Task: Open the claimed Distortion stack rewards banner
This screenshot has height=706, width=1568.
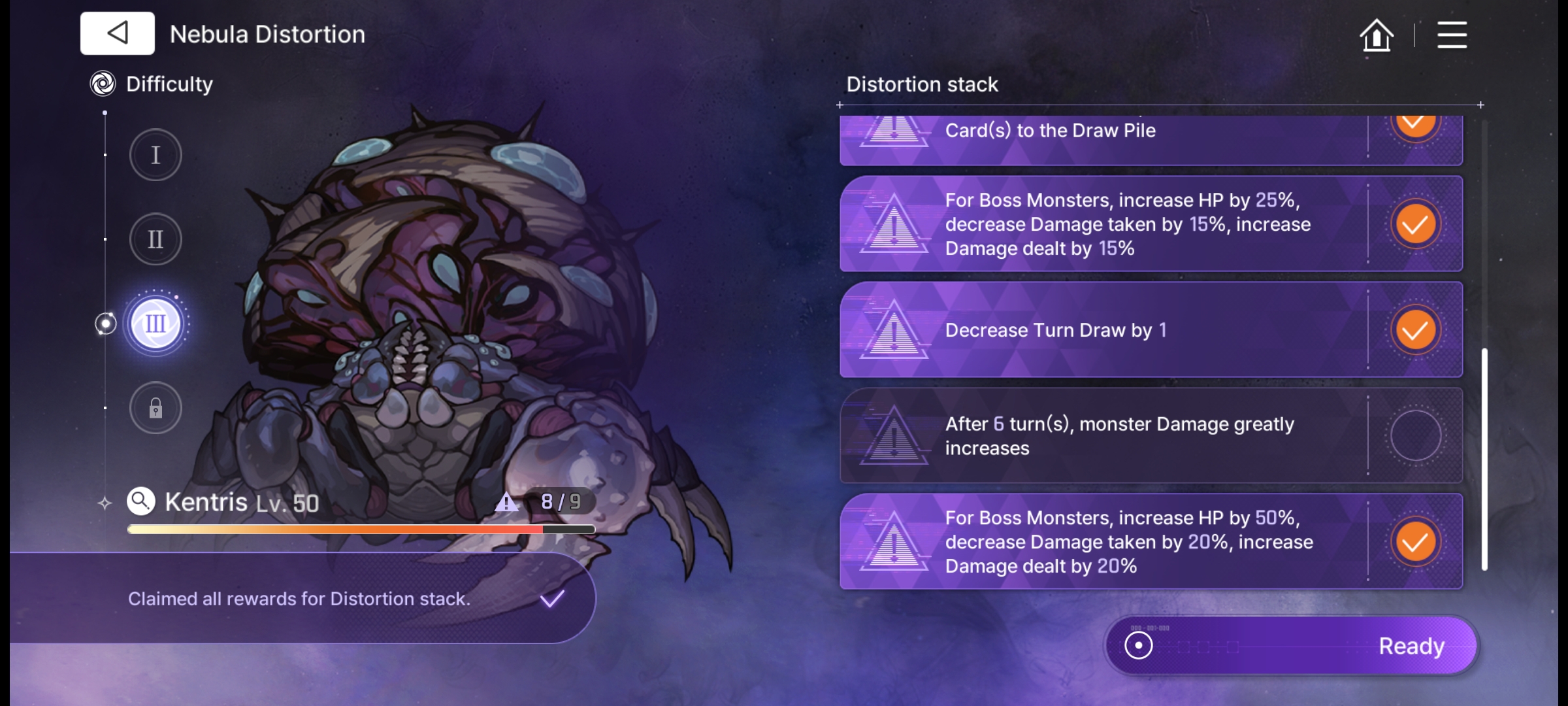Action: pyautogui.click(x=301, y=599)
